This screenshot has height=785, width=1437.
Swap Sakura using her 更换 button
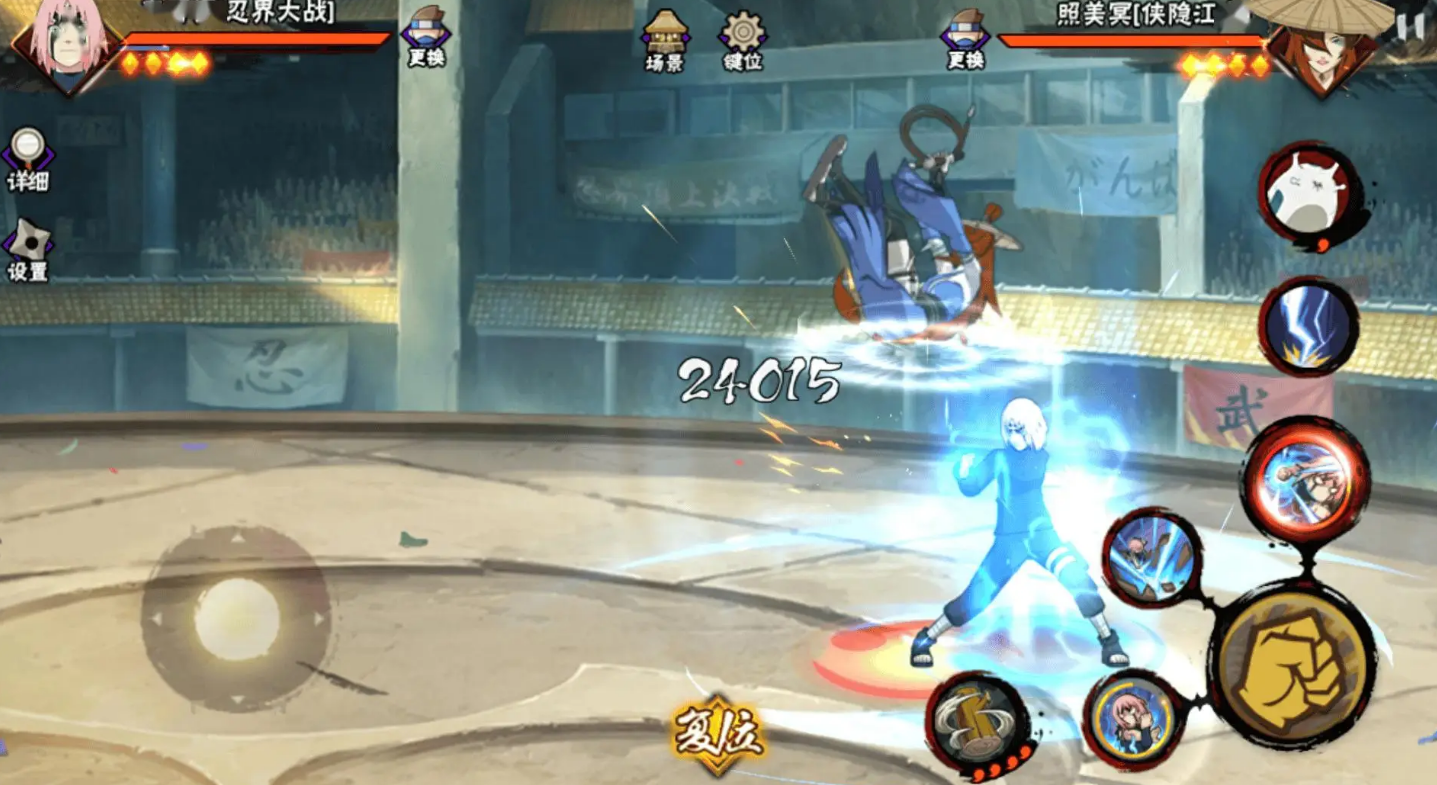click(x=426, y=37)
